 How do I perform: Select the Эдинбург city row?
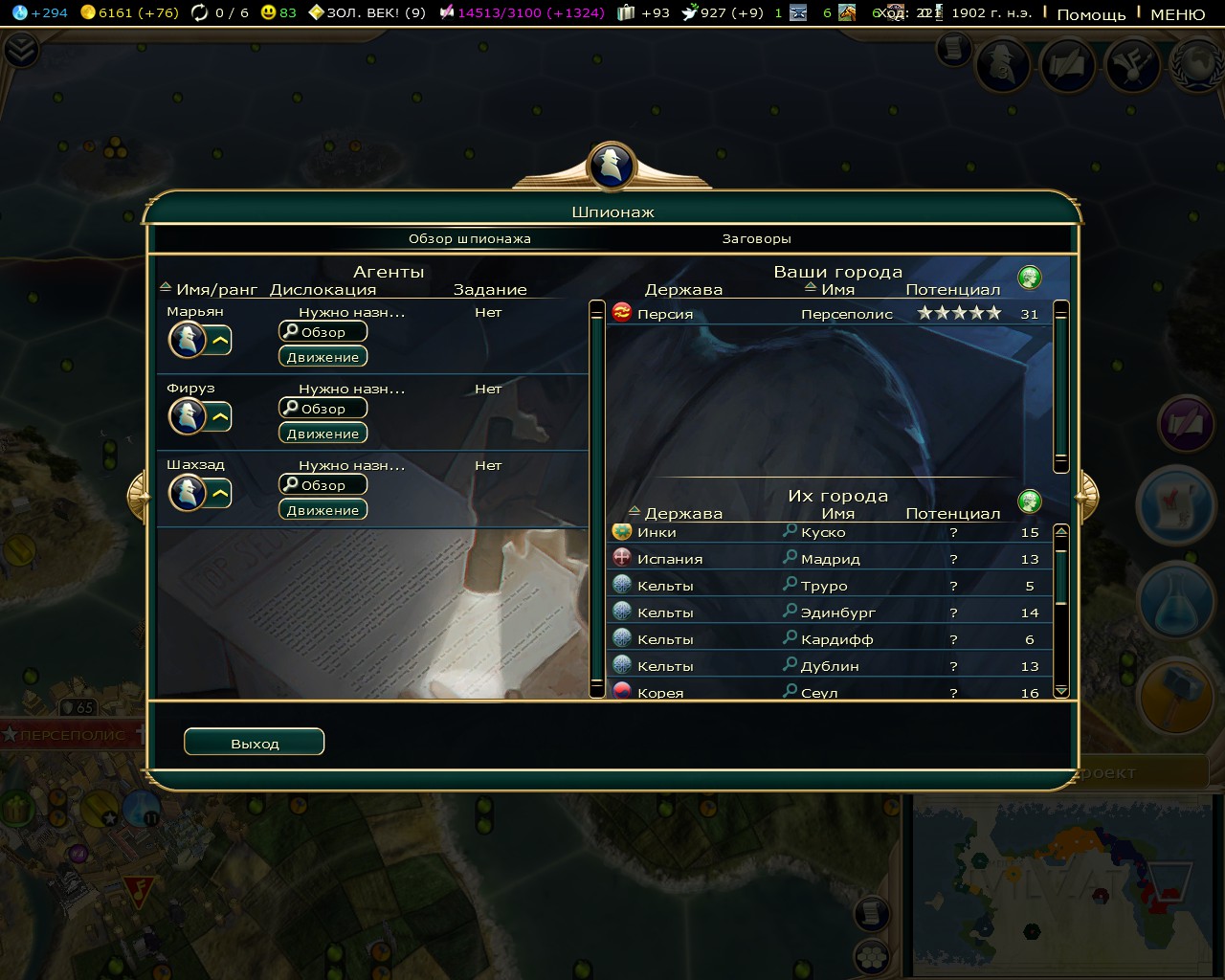click(828, 612)
